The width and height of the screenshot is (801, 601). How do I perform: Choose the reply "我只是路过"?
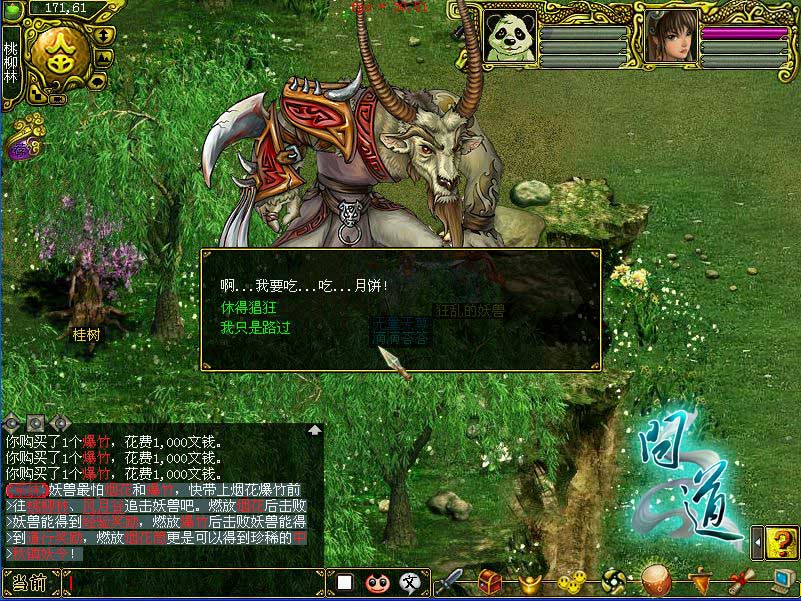(x=255, y=327)
